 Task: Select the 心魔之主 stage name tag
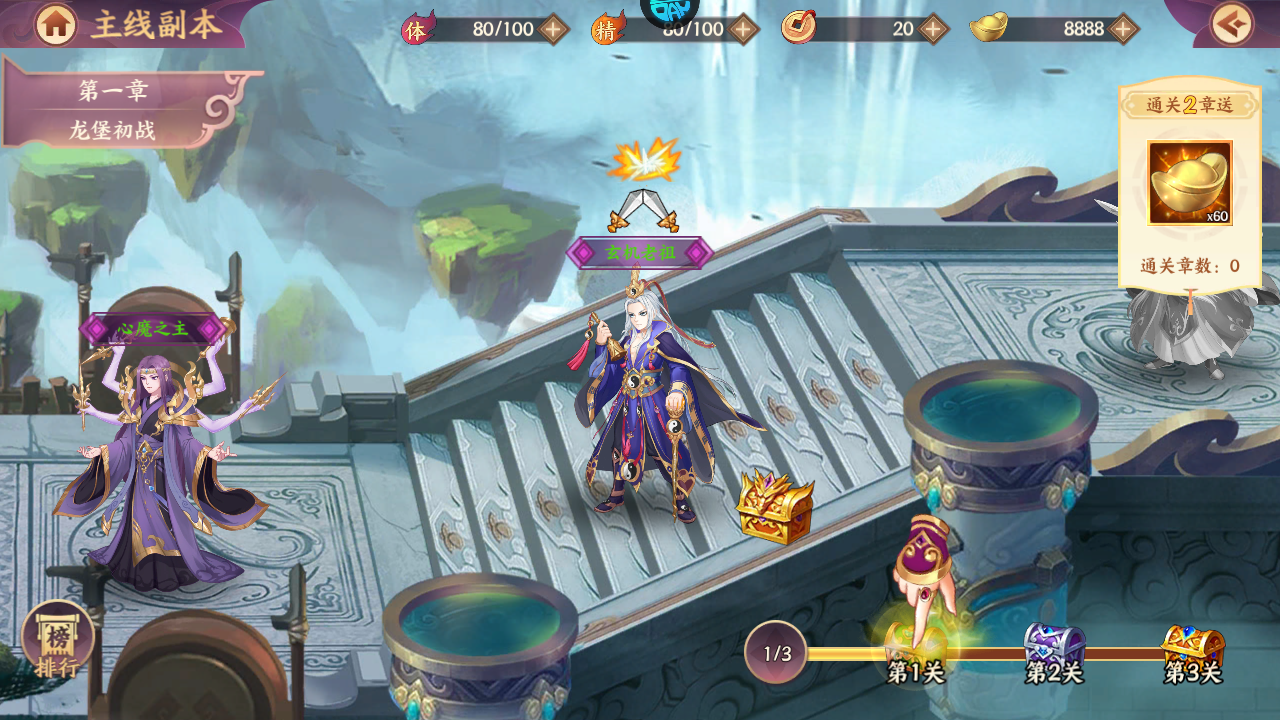click(153, 328)
